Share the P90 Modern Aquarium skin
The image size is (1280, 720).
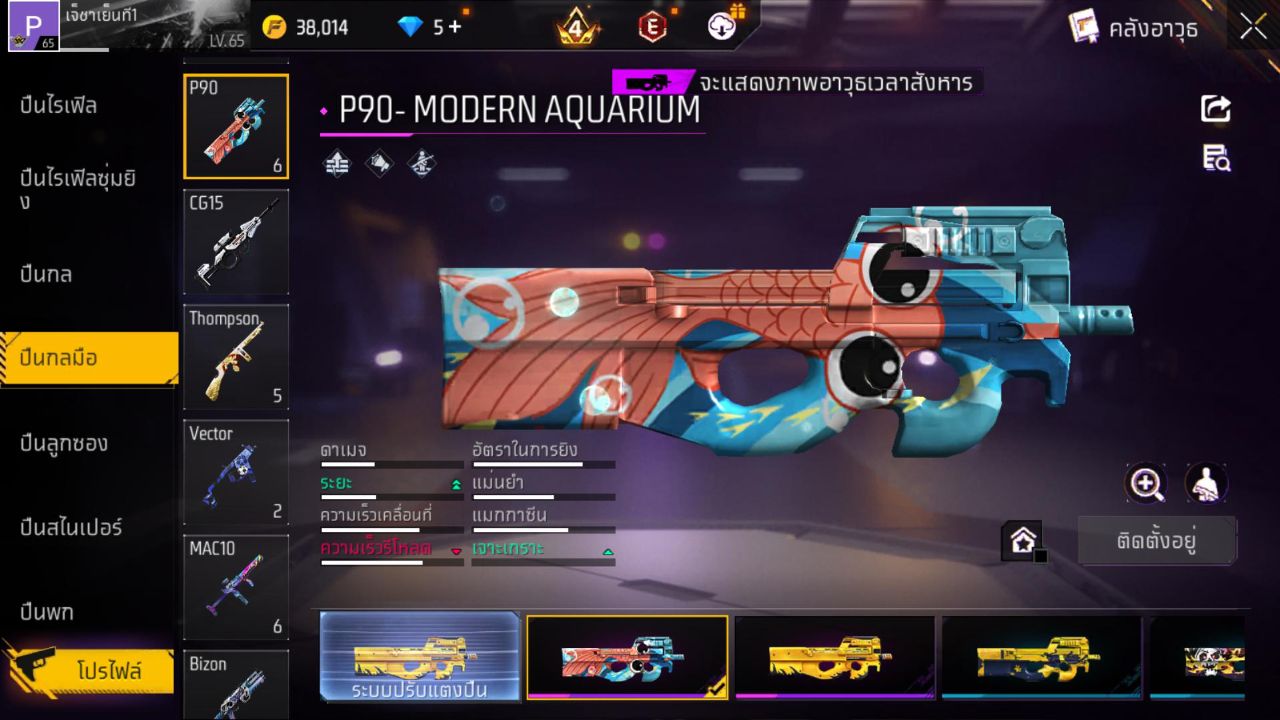click(x=1215, y=110)
